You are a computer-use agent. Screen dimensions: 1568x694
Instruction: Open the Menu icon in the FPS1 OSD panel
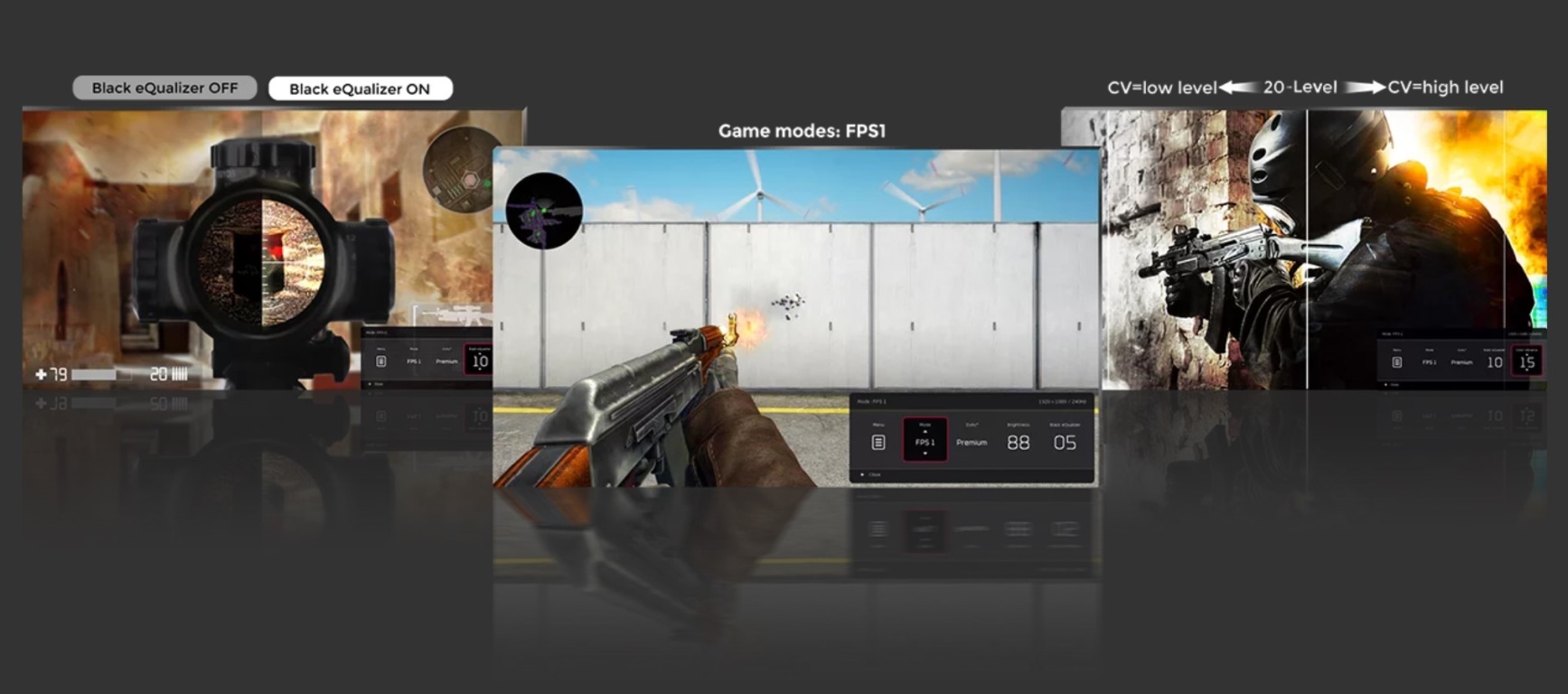[878, 443]
